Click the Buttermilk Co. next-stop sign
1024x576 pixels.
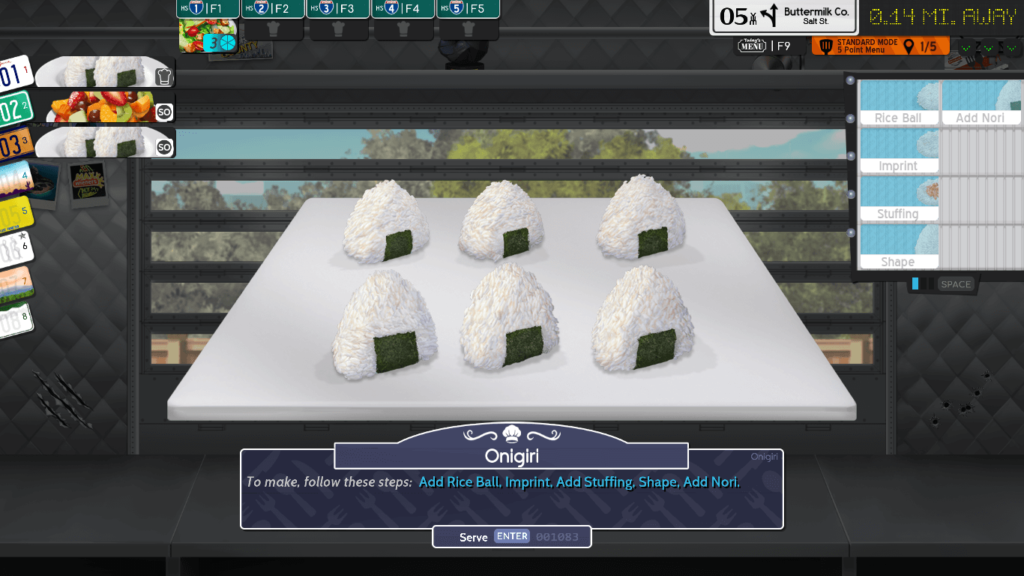click(783, 16)
